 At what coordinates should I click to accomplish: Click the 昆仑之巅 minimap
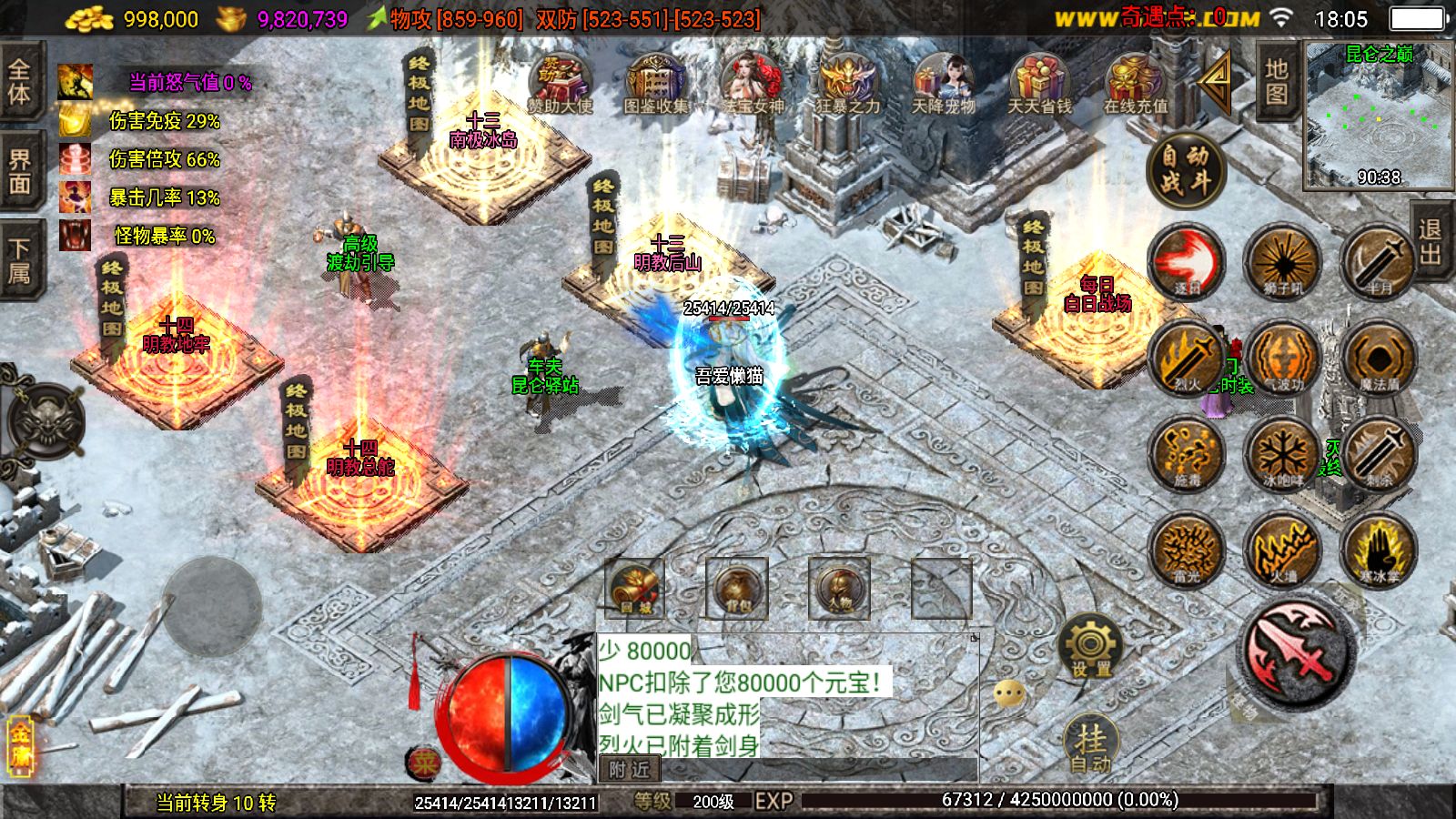point(1378,116)
